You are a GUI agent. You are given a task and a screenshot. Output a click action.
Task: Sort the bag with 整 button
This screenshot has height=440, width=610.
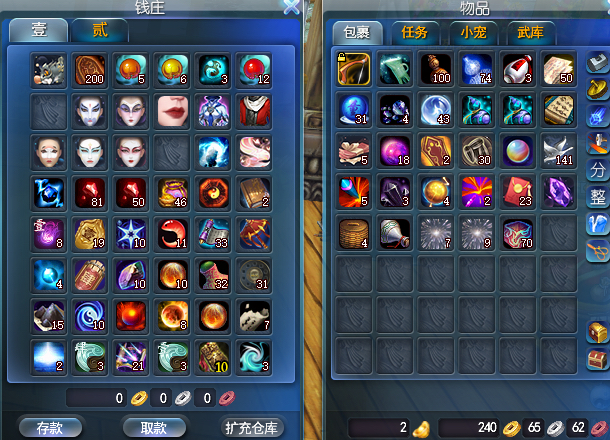click(x=596, y=196)
